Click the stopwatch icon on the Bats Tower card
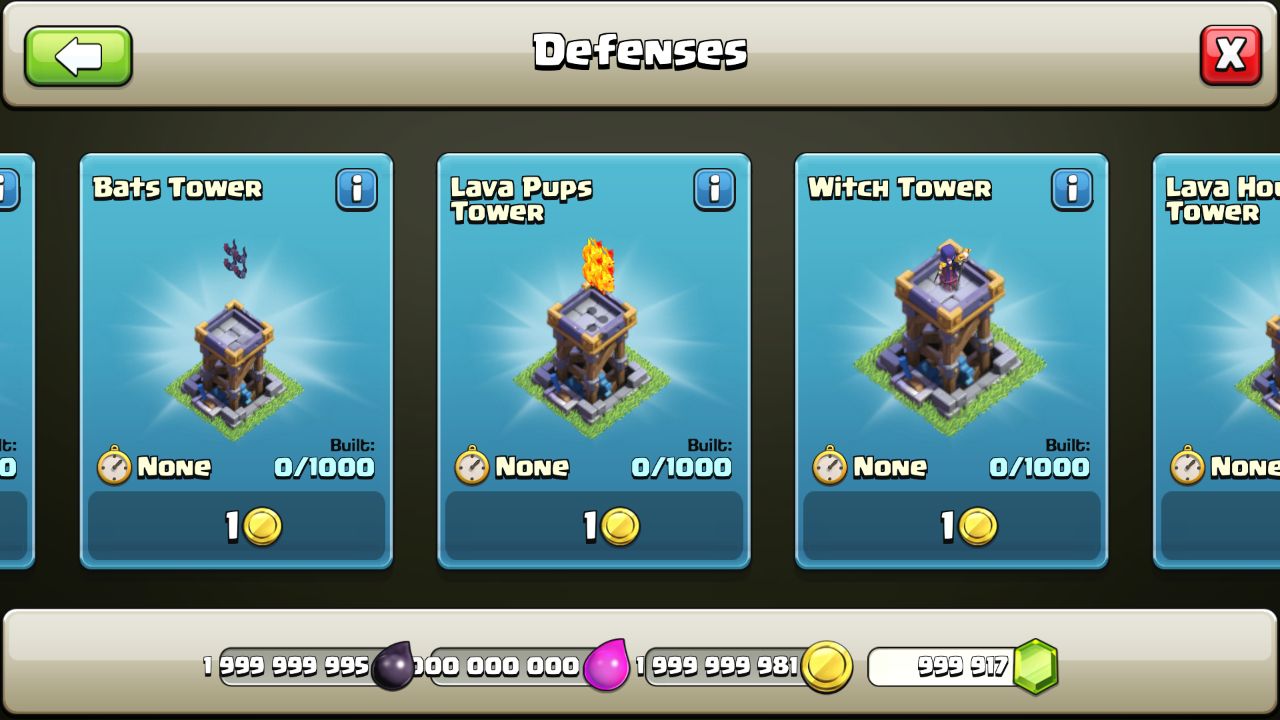The image size is (1280, 720). pyautogui.click(x=117, y=465)
